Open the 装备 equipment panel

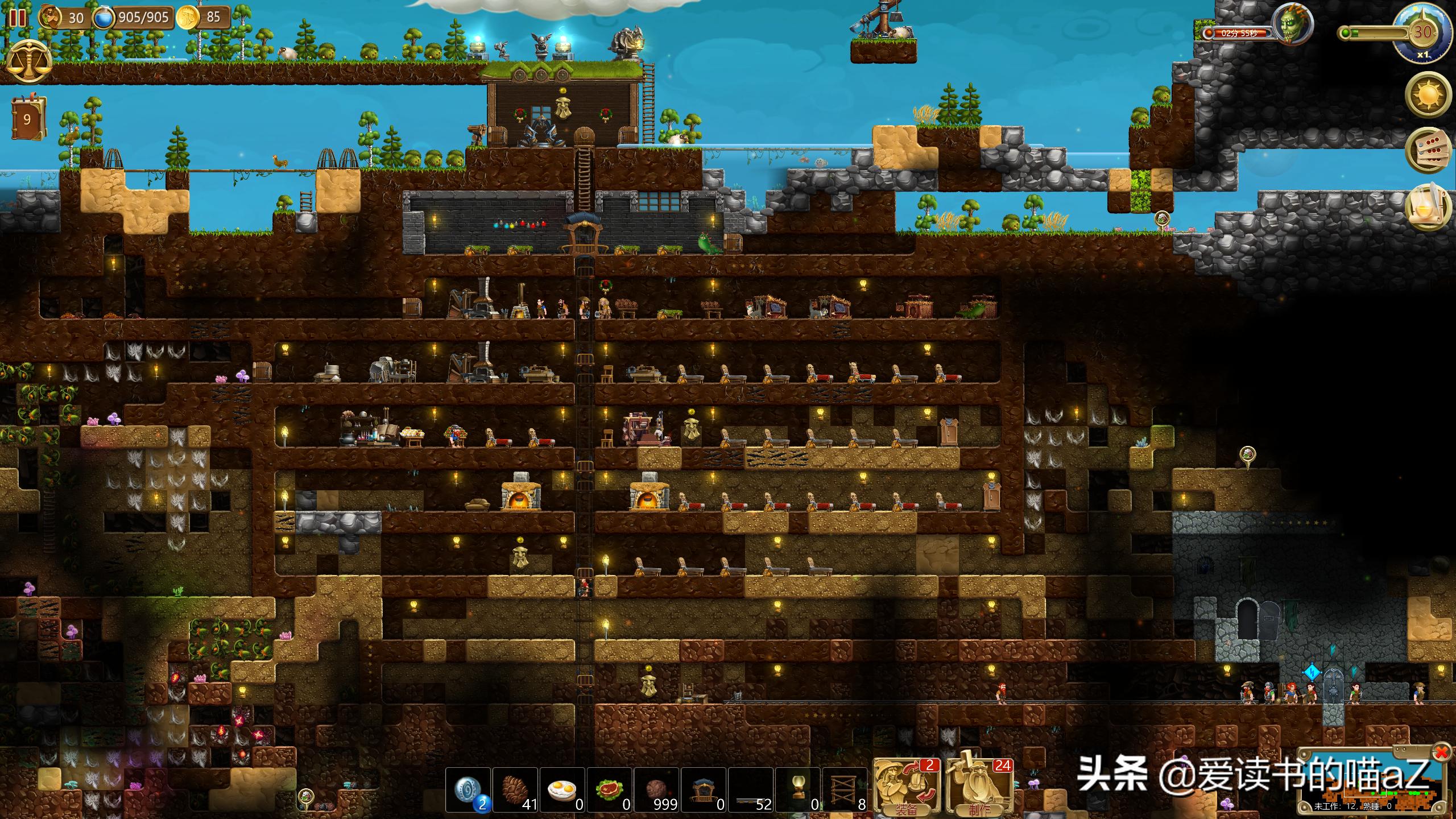pos(907,788)
